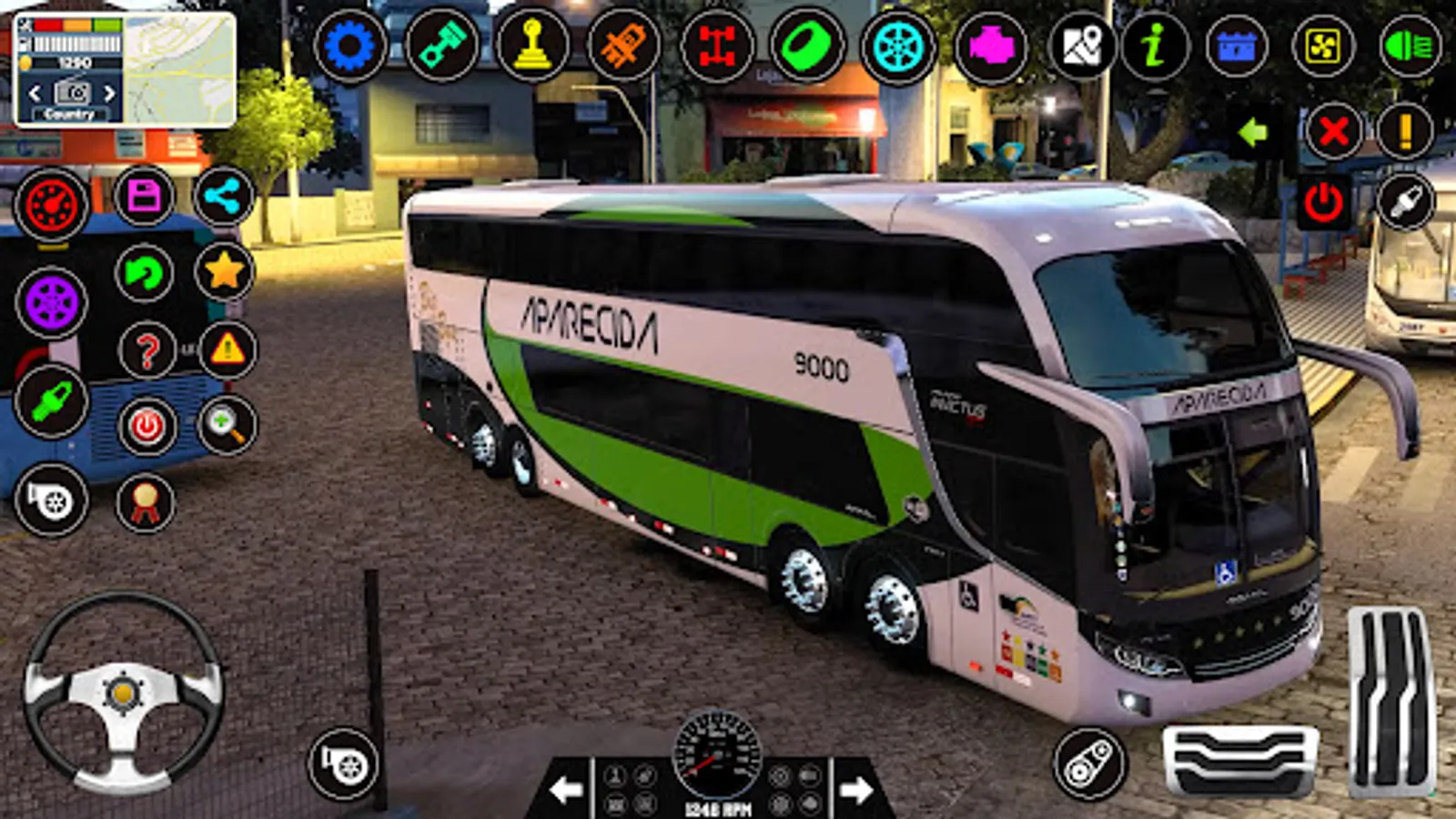Share with the blue share icon
The image size is (1456, 819).
click(224, 196)
